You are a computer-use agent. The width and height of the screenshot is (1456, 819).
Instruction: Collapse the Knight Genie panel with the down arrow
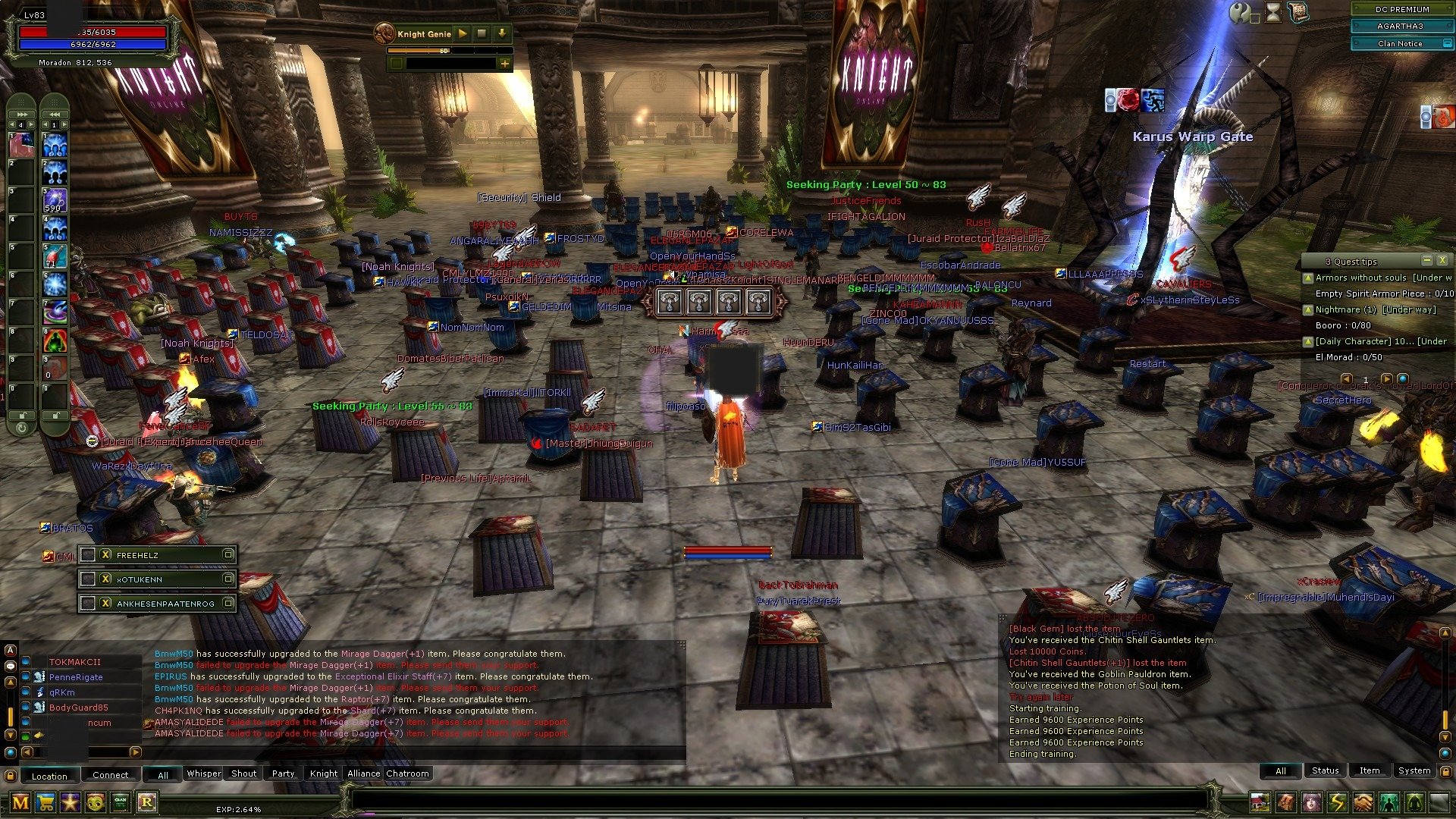500,33
